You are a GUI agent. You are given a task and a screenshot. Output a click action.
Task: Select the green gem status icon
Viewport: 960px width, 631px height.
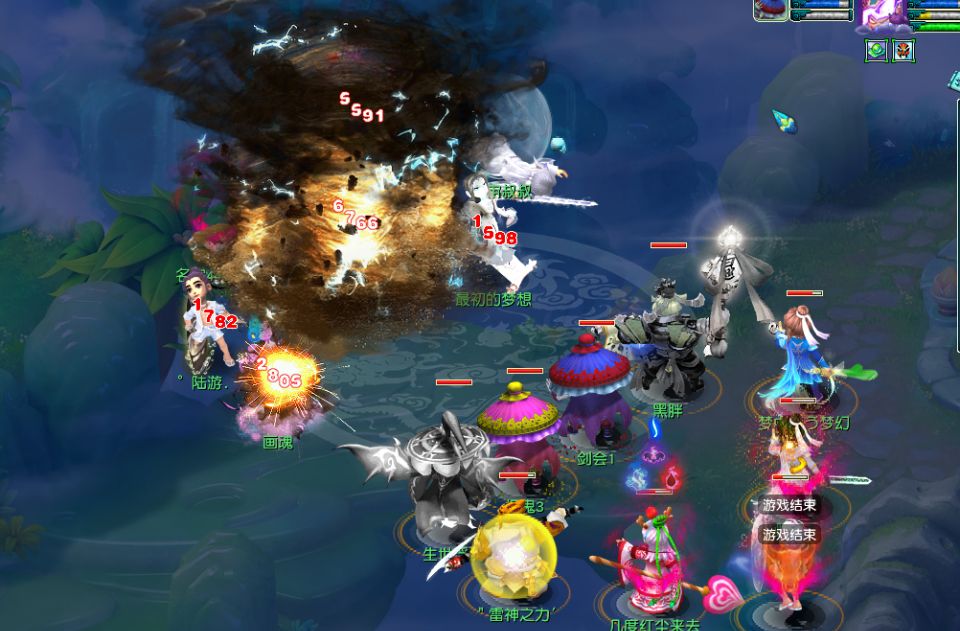pyautogui.click(x=877, y=51)
